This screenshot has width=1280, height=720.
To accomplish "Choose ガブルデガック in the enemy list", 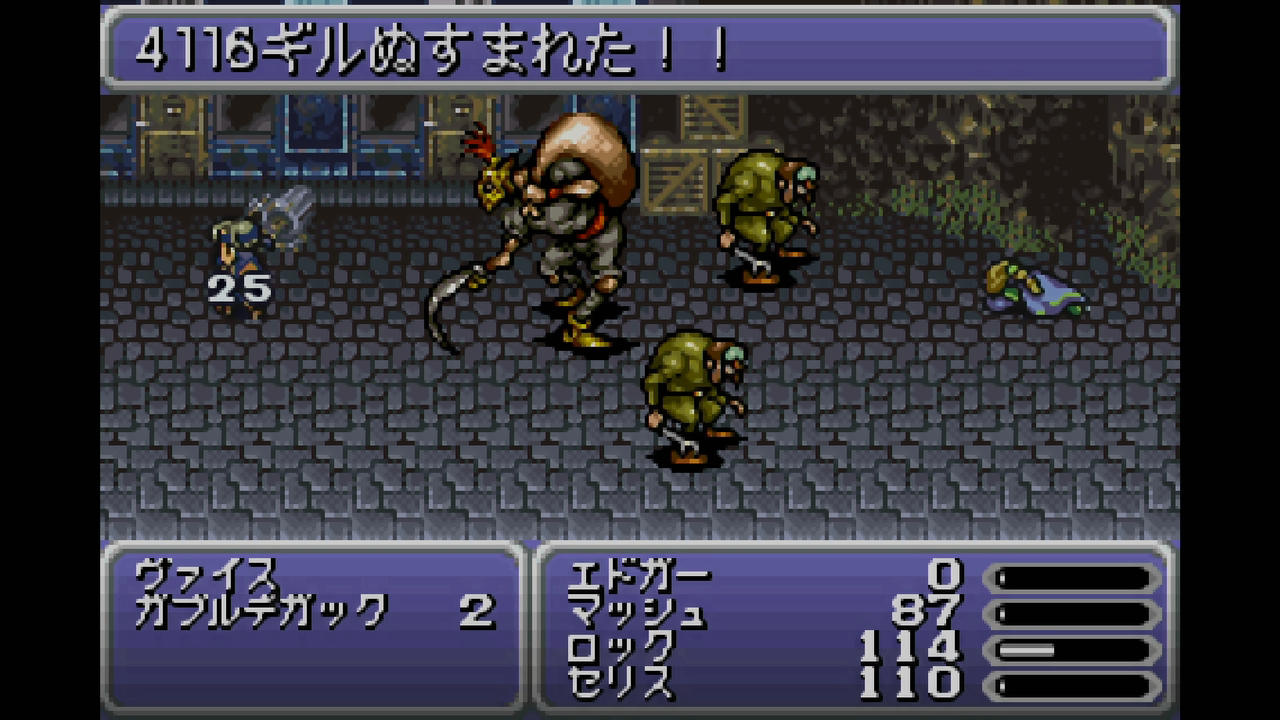I will [260, 610].
